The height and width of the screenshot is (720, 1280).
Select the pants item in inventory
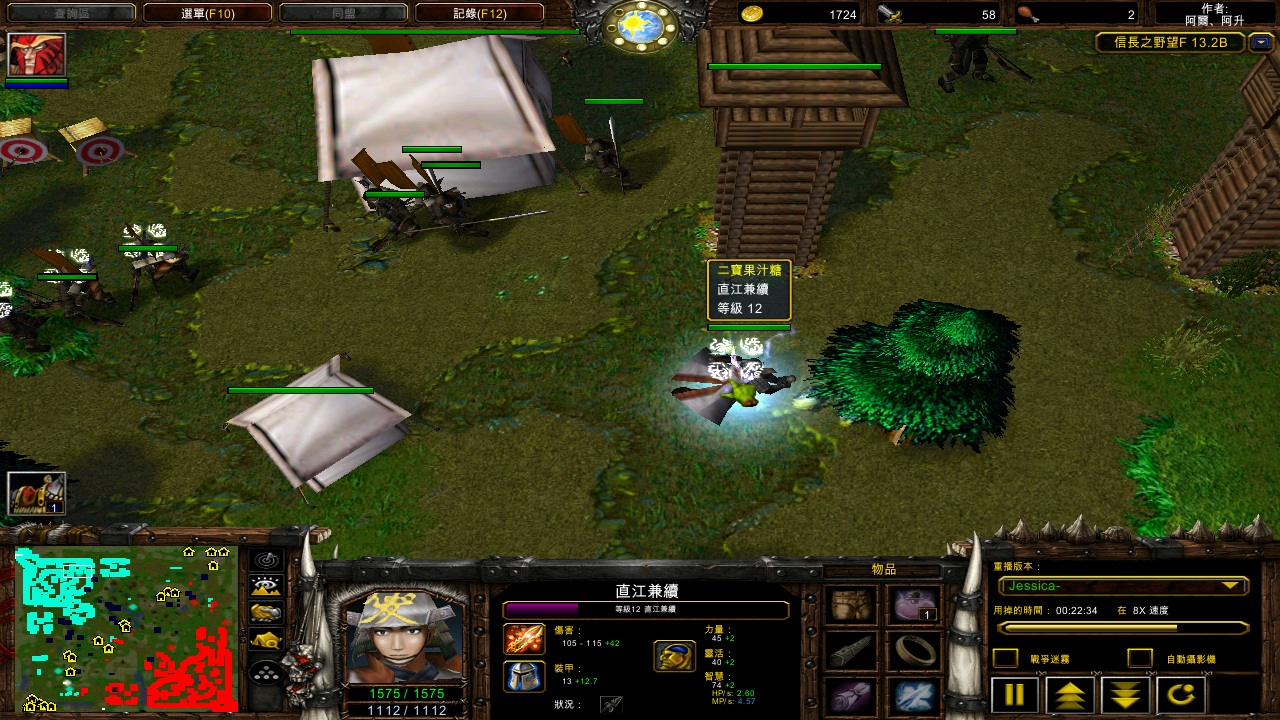tap(853, 605)
